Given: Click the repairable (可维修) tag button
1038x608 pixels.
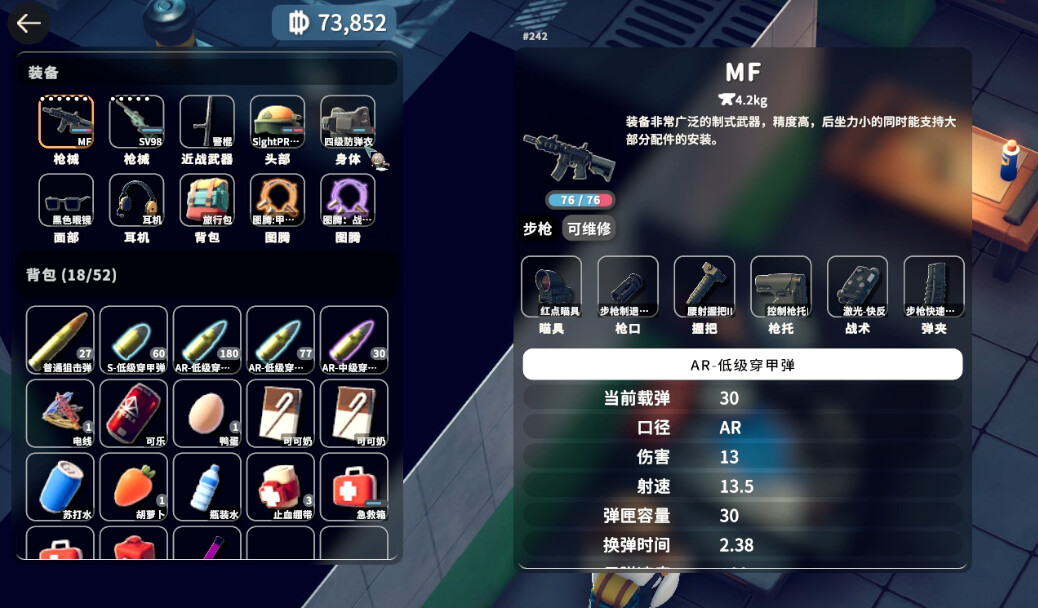Looking at the screenshot, I should coord(588,229).
